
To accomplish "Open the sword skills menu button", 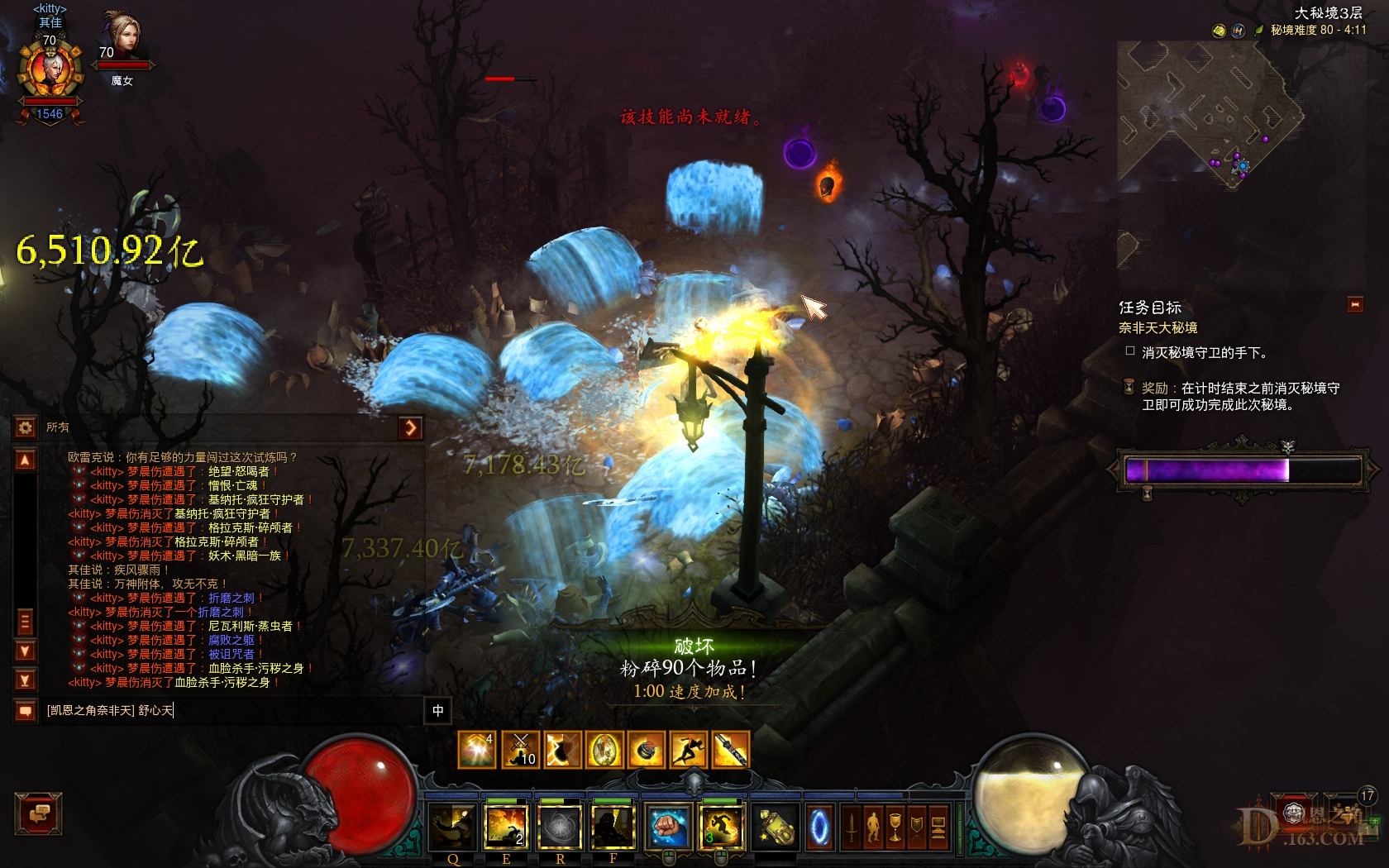I will (x=852, y=827).
